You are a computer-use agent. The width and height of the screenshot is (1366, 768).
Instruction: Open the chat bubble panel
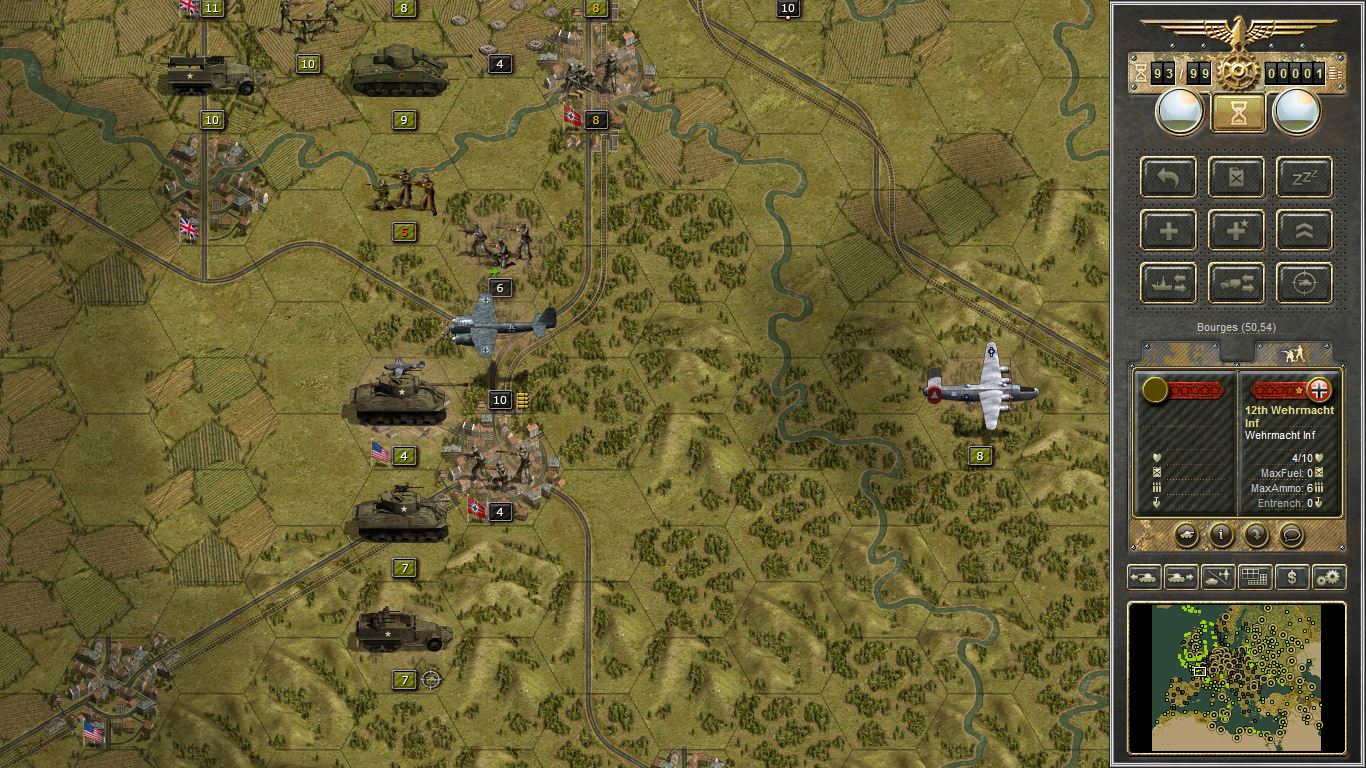click(1291, 536)
